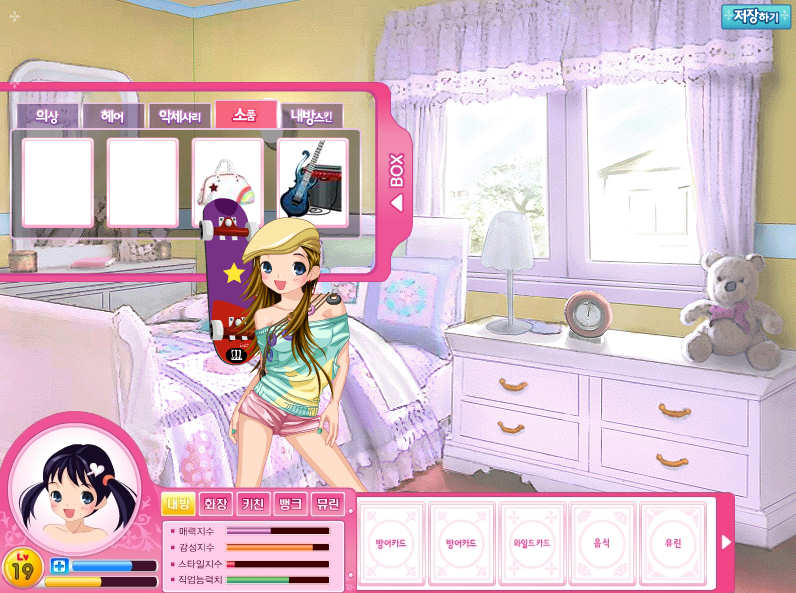Click the 저장하기 save button
Viewport: 796px width, 593px height.
click(x=755, y=17)
